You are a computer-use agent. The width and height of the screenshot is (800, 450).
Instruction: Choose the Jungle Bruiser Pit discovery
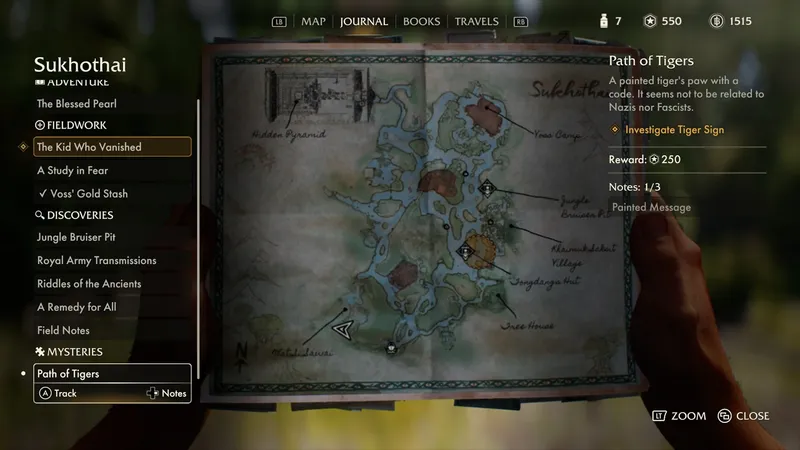[x=83, y=237]
